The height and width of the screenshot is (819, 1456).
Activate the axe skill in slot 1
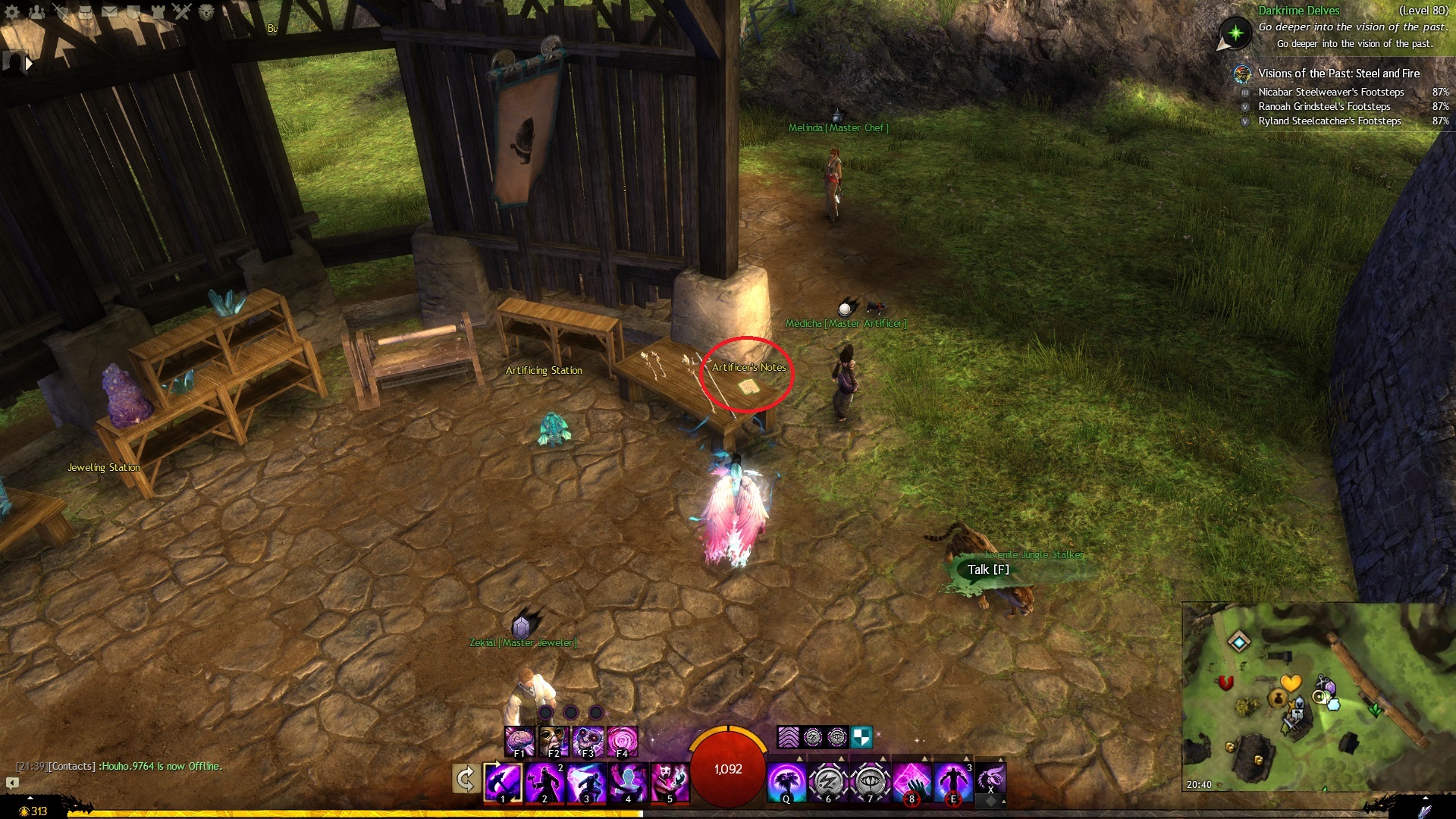(x=503, y=782)
